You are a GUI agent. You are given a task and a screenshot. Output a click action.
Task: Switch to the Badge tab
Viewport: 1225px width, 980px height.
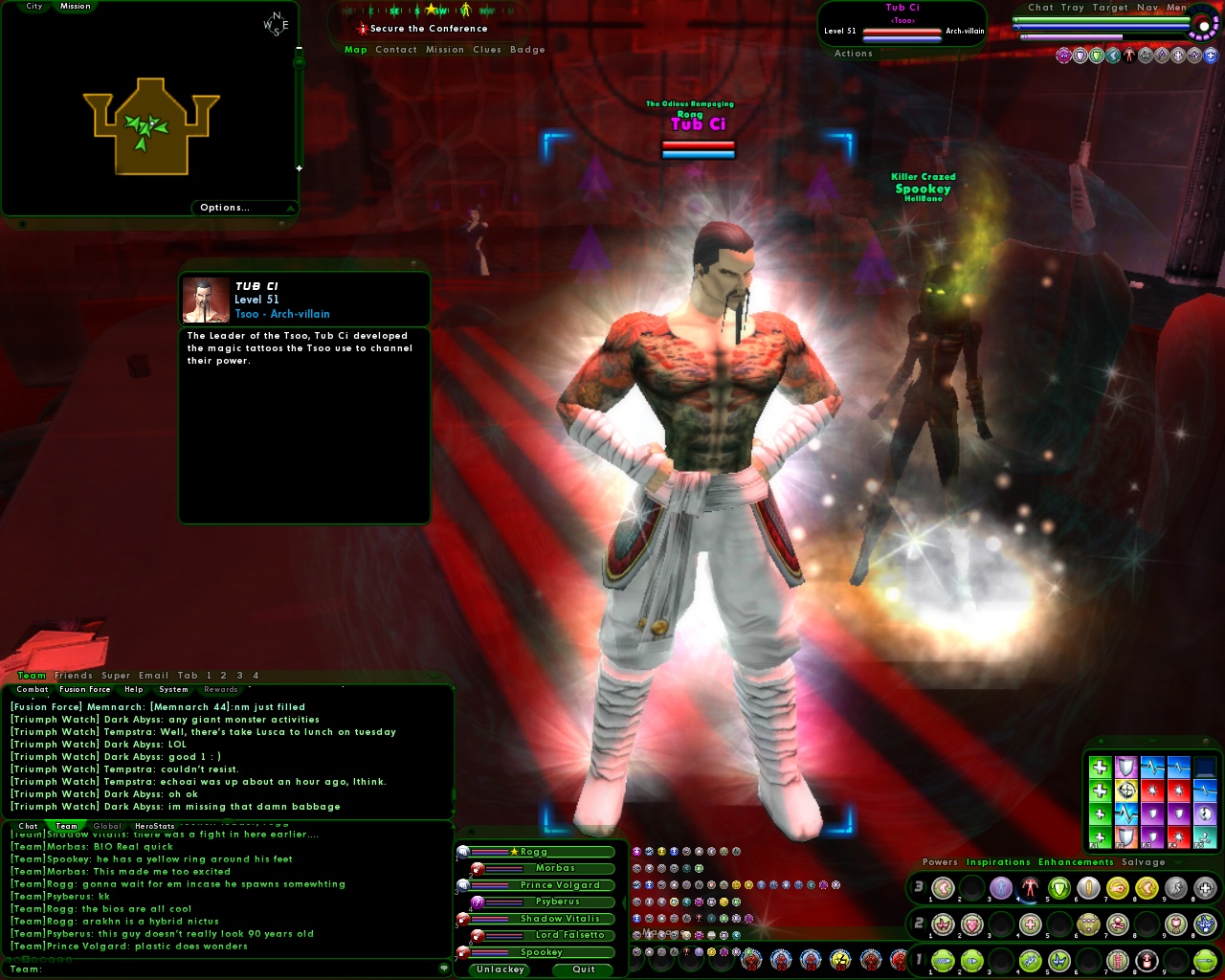(x=529, y=49)
